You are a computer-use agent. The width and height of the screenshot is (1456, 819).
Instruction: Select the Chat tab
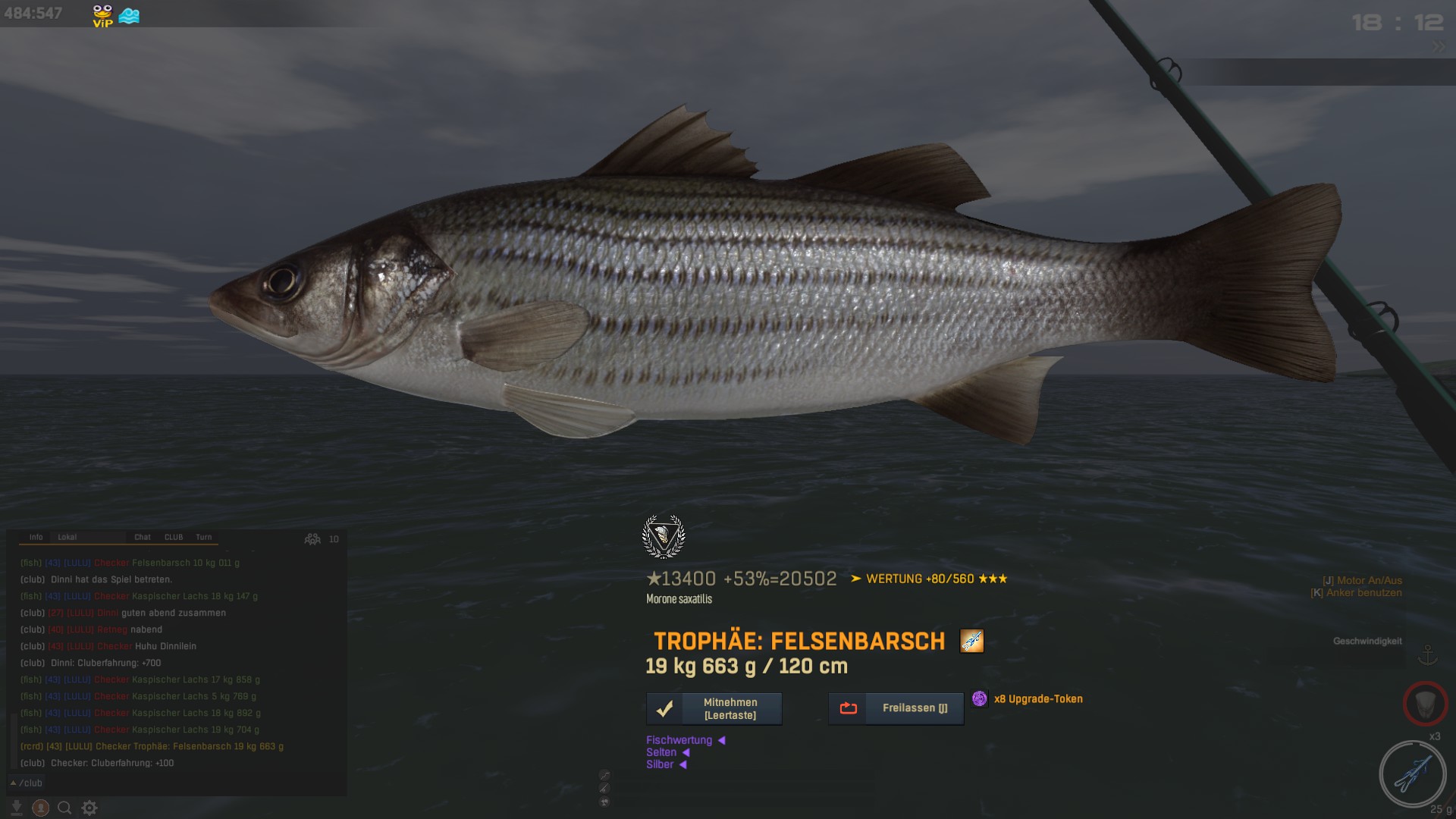coord(143,537)
